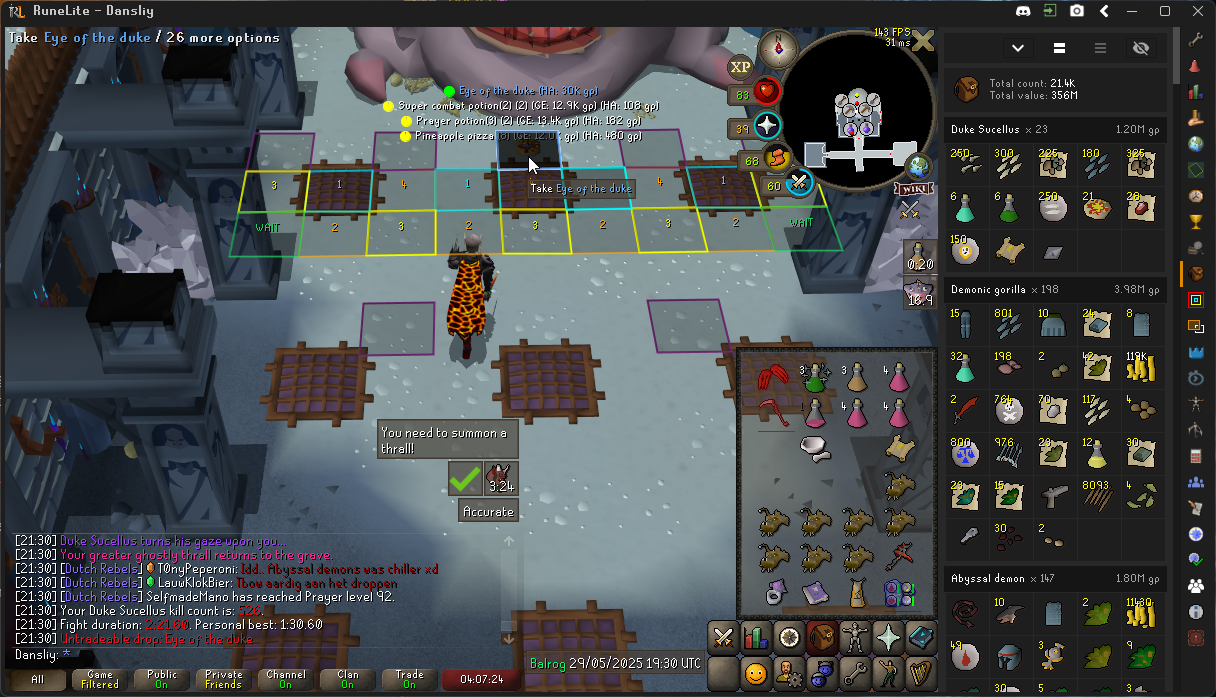Open the Prayer tab
Image resolution: width=1216 pixels, height=697 pixels.
pyautogui.click(x=888, y=636)
